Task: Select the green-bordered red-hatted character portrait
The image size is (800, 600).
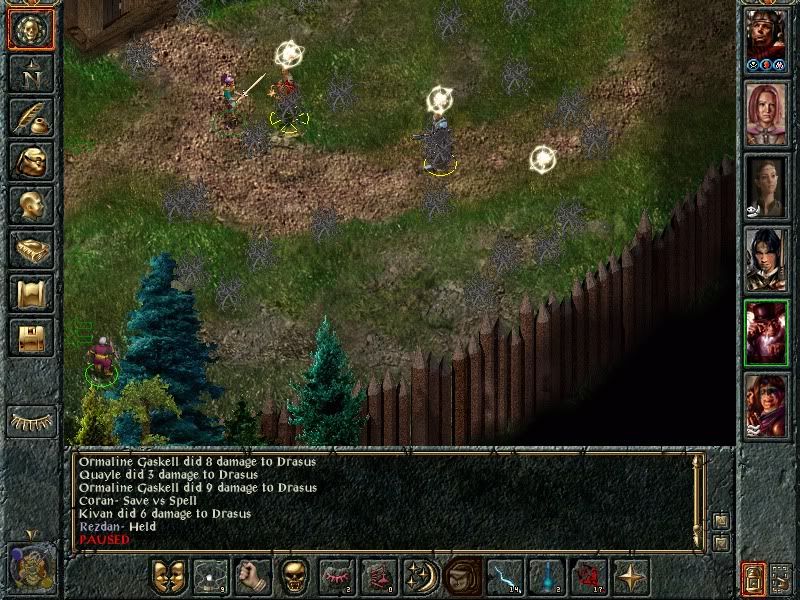Action: pos(766,333)
